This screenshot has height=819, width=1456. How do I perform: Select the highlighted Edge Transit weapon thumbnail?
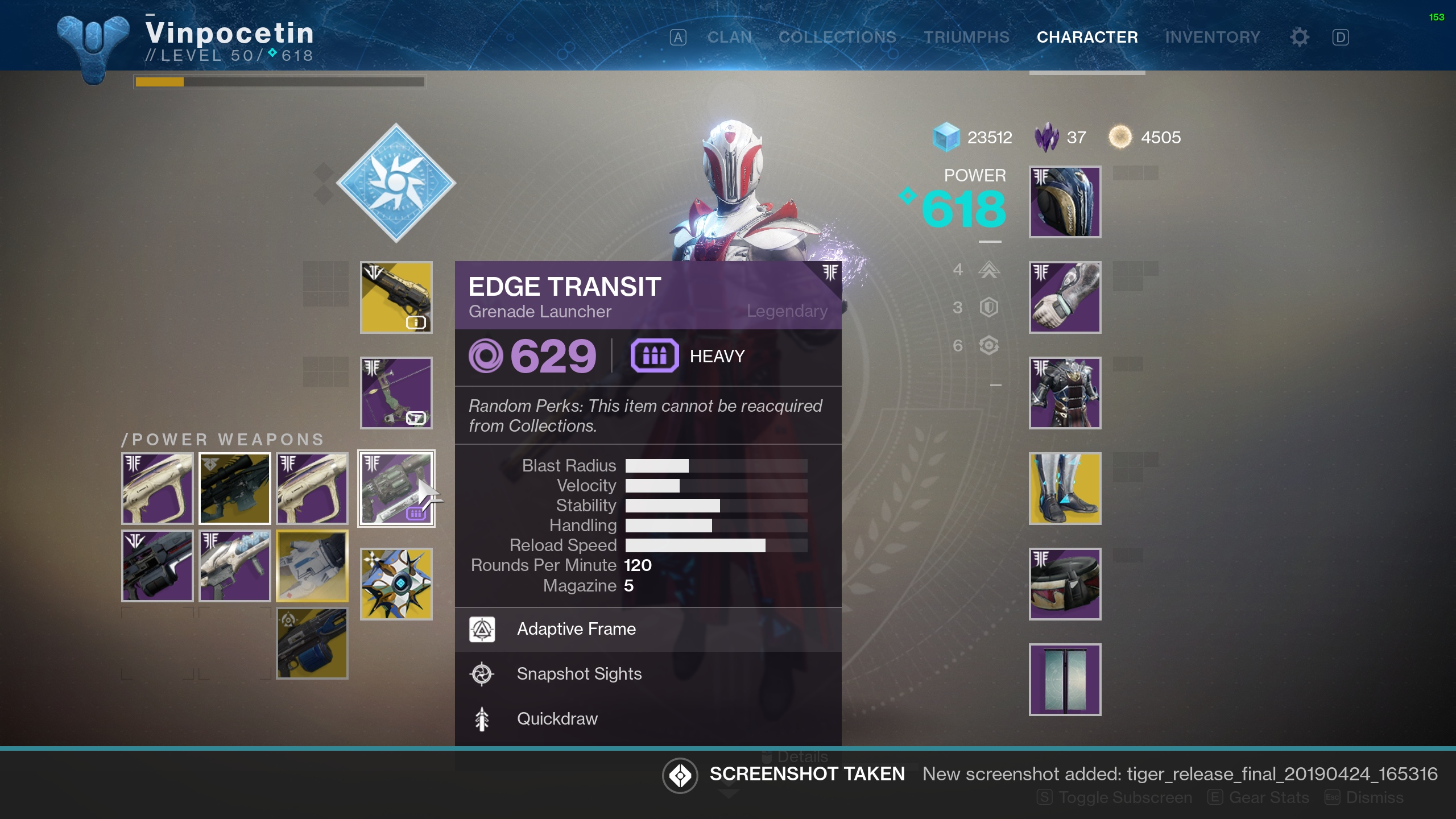[x=396, y=488]
